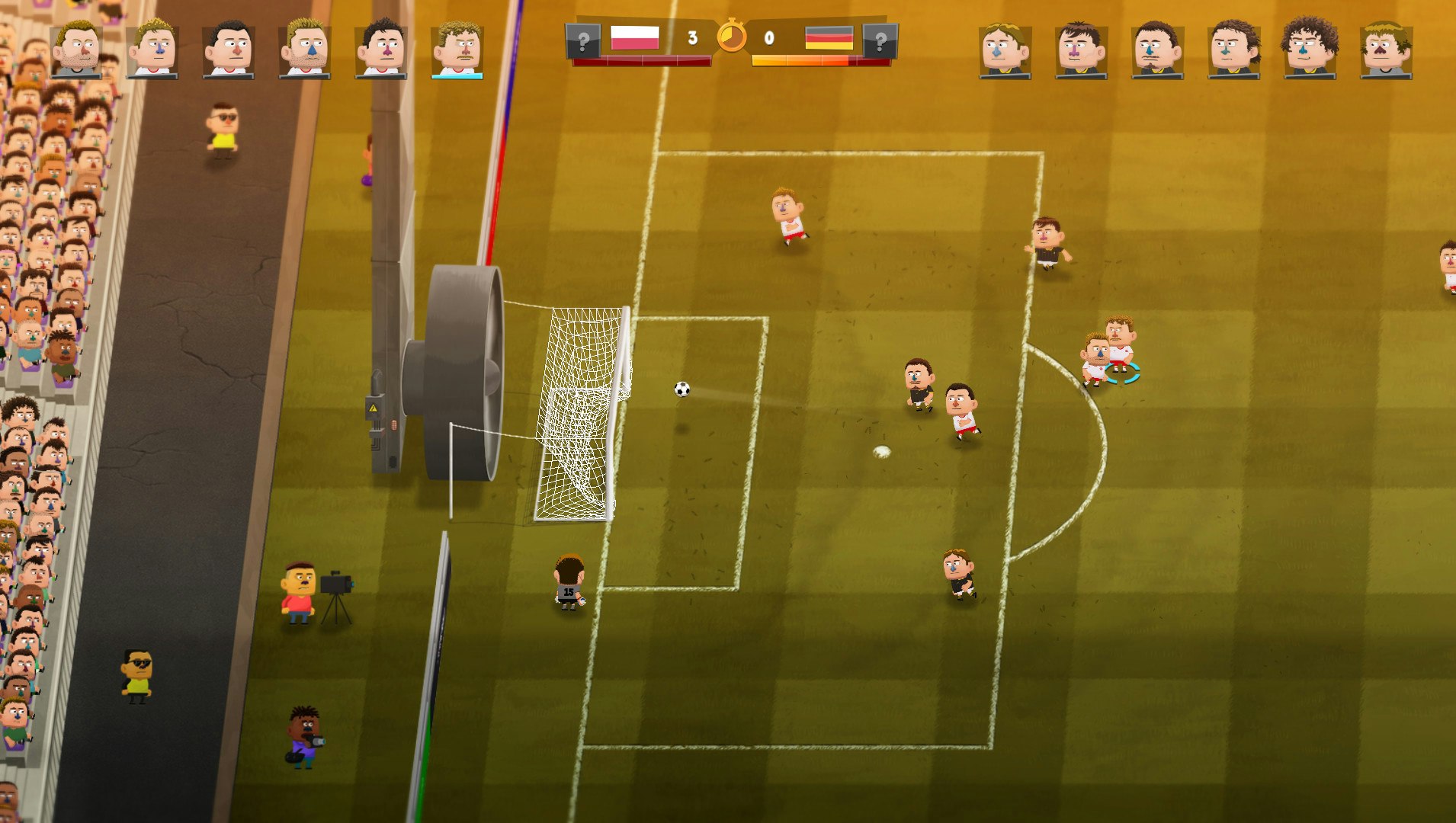This screenshot has height=823, width=1456.
Task: Click the Poland score number 3
Action: [x=691, y=37]
